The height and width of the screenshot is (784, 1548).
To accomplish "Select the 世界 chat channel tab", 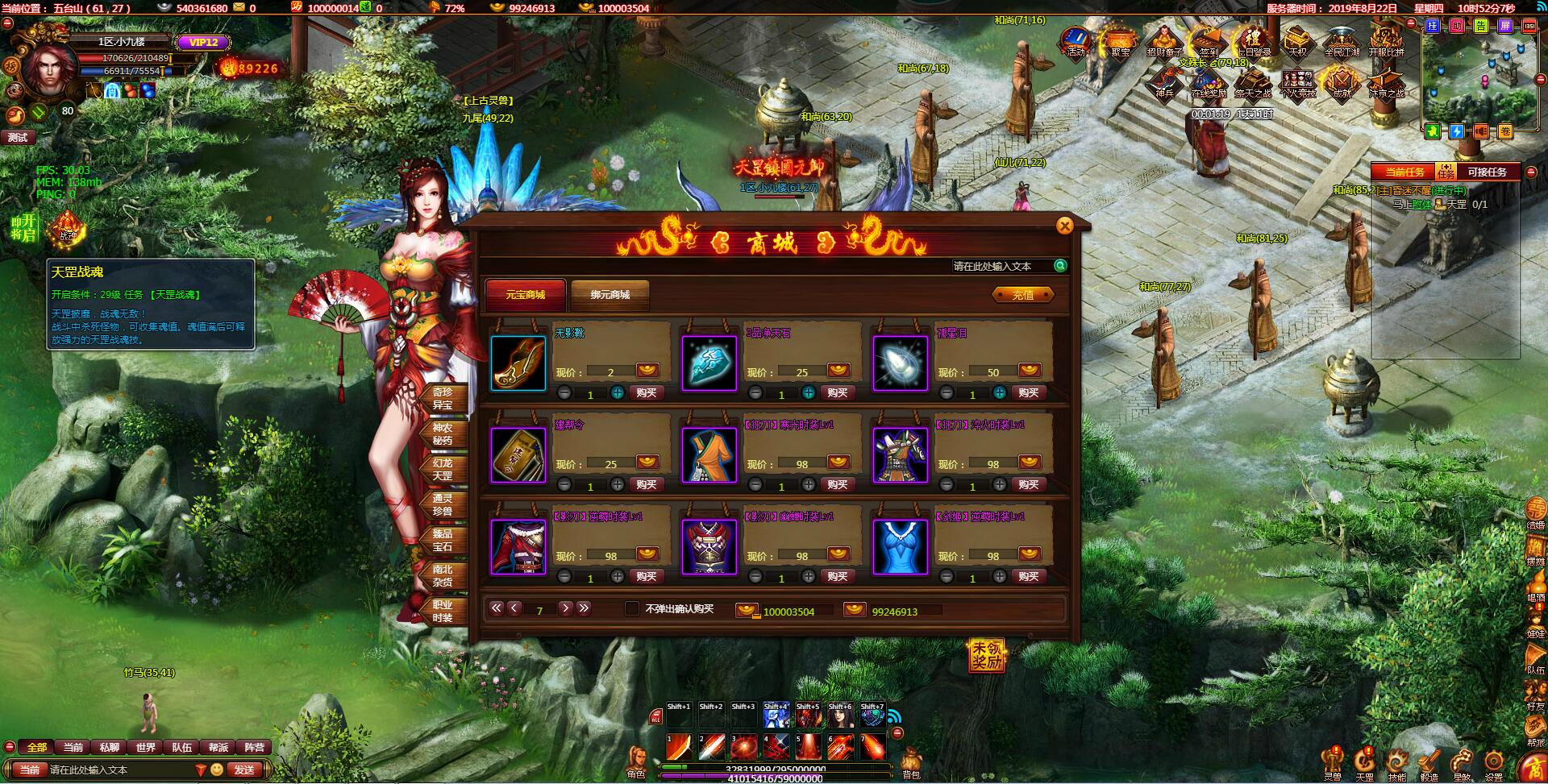I will (145, 747).
